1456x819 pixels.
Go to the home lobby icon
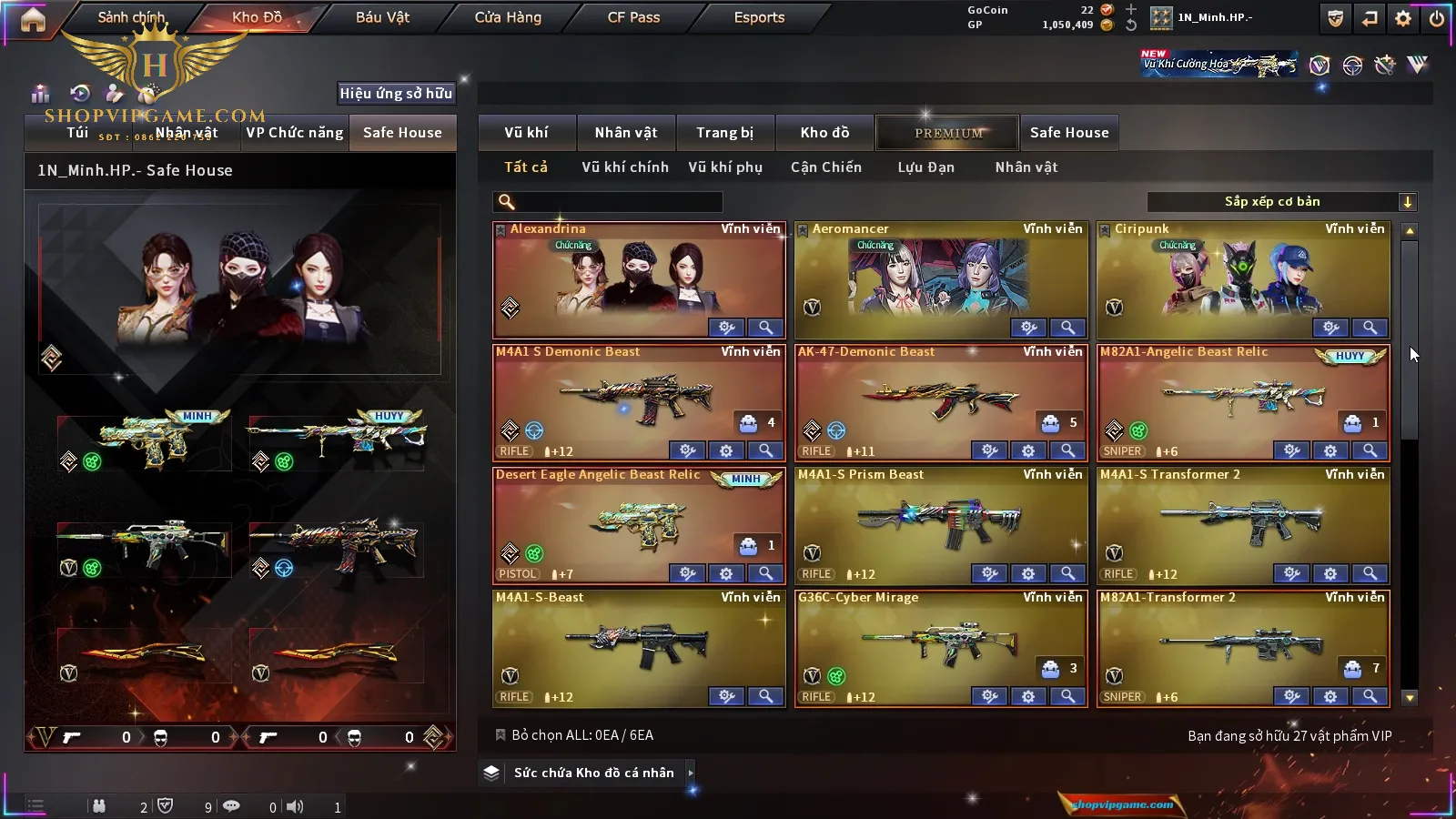pyautogui.click(x=33, y=19)
